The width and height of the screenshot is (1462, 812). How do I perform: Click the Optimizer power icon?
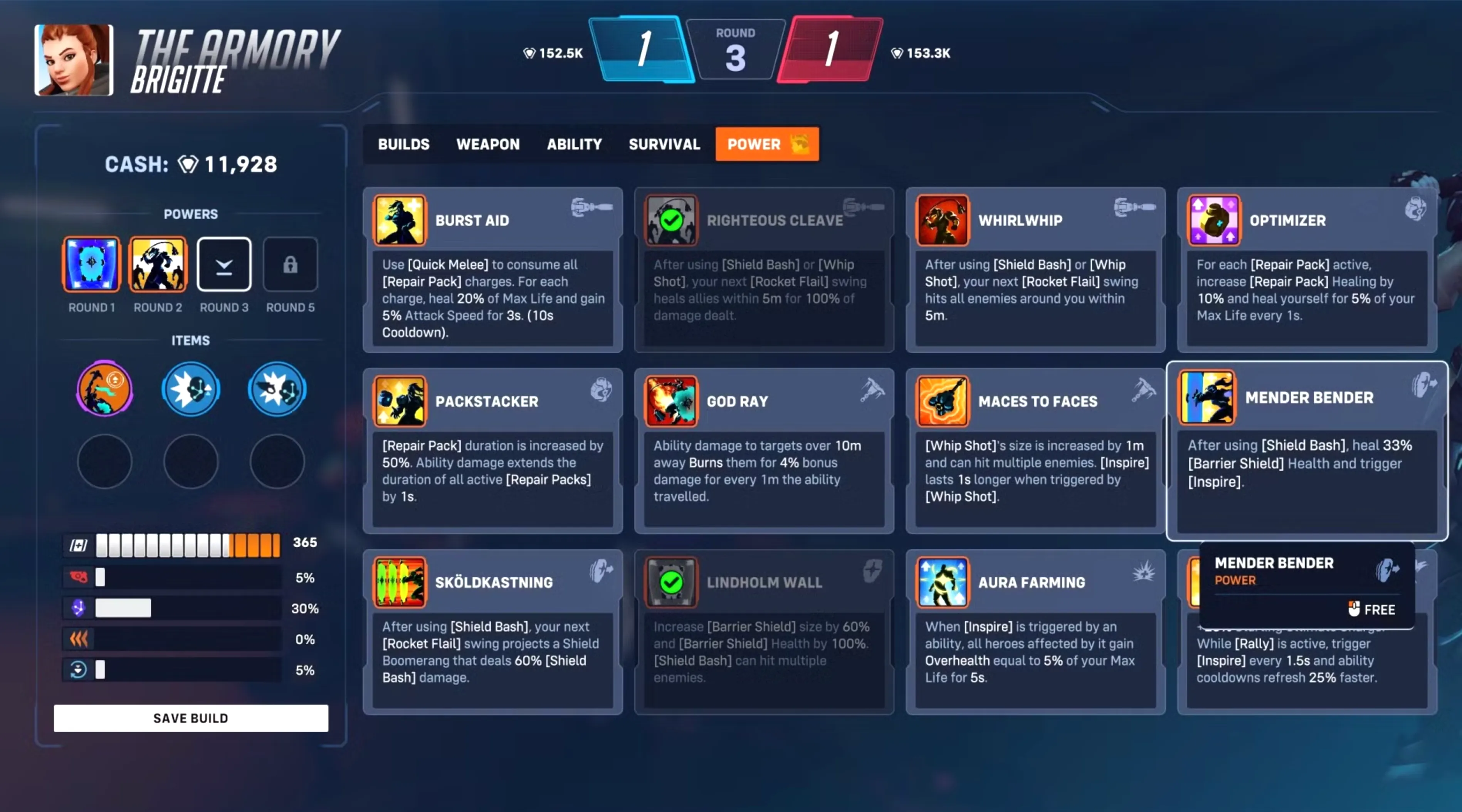click(x=1213, y=220)
